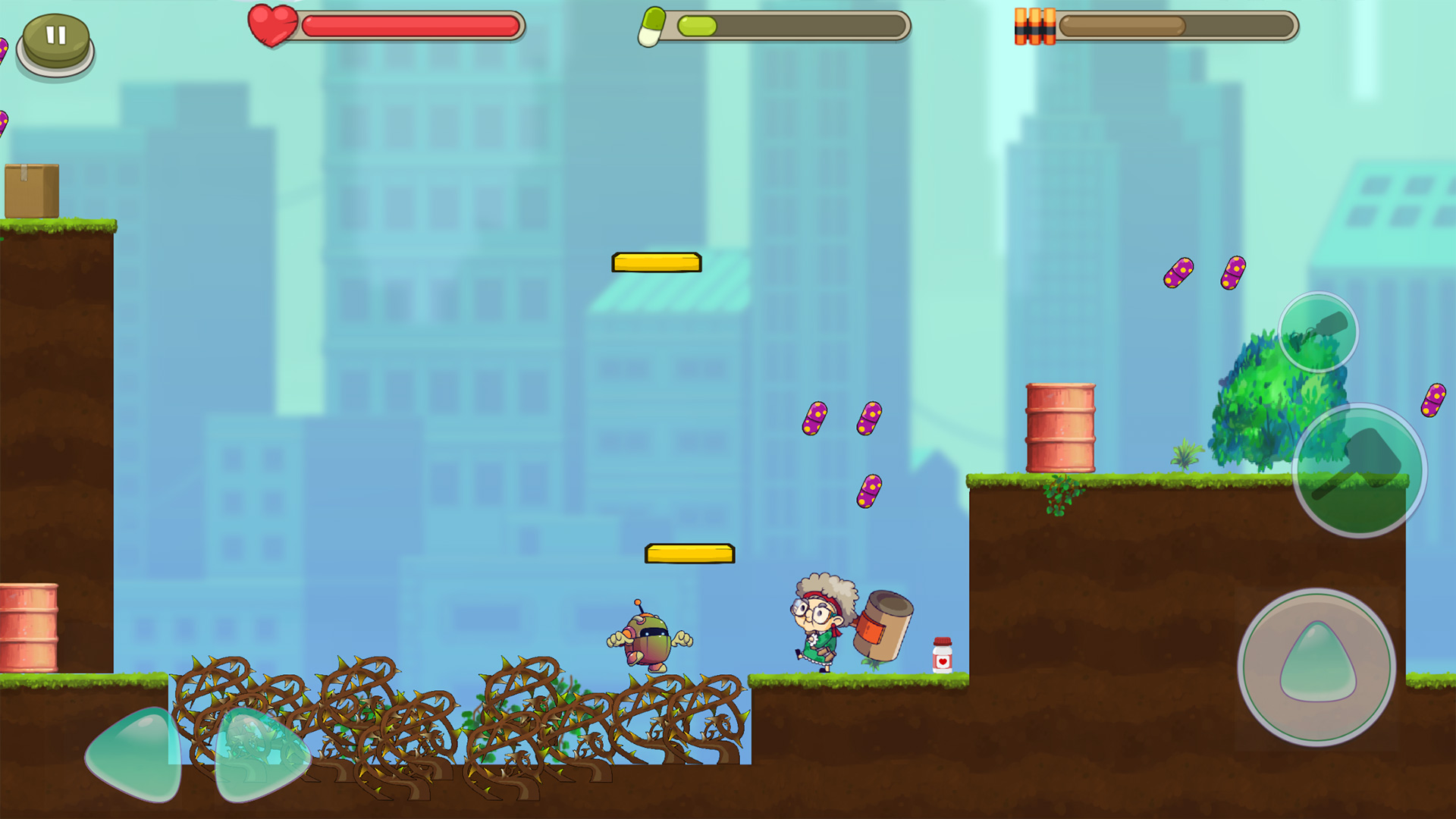
Task: Hit the jump button with up triangle
Action: click(x=1317, y=667)
